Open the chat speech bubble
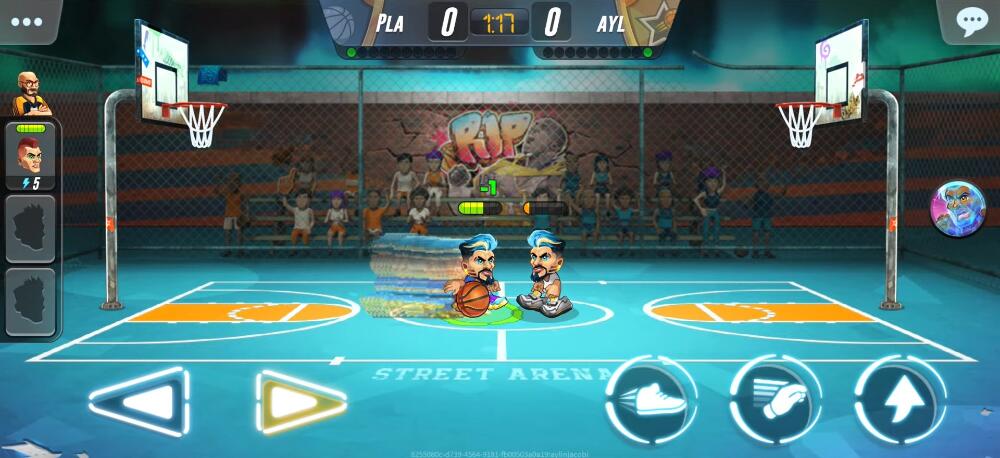Viewport: 1000px width, 458px height. click(x=971, y=22)
